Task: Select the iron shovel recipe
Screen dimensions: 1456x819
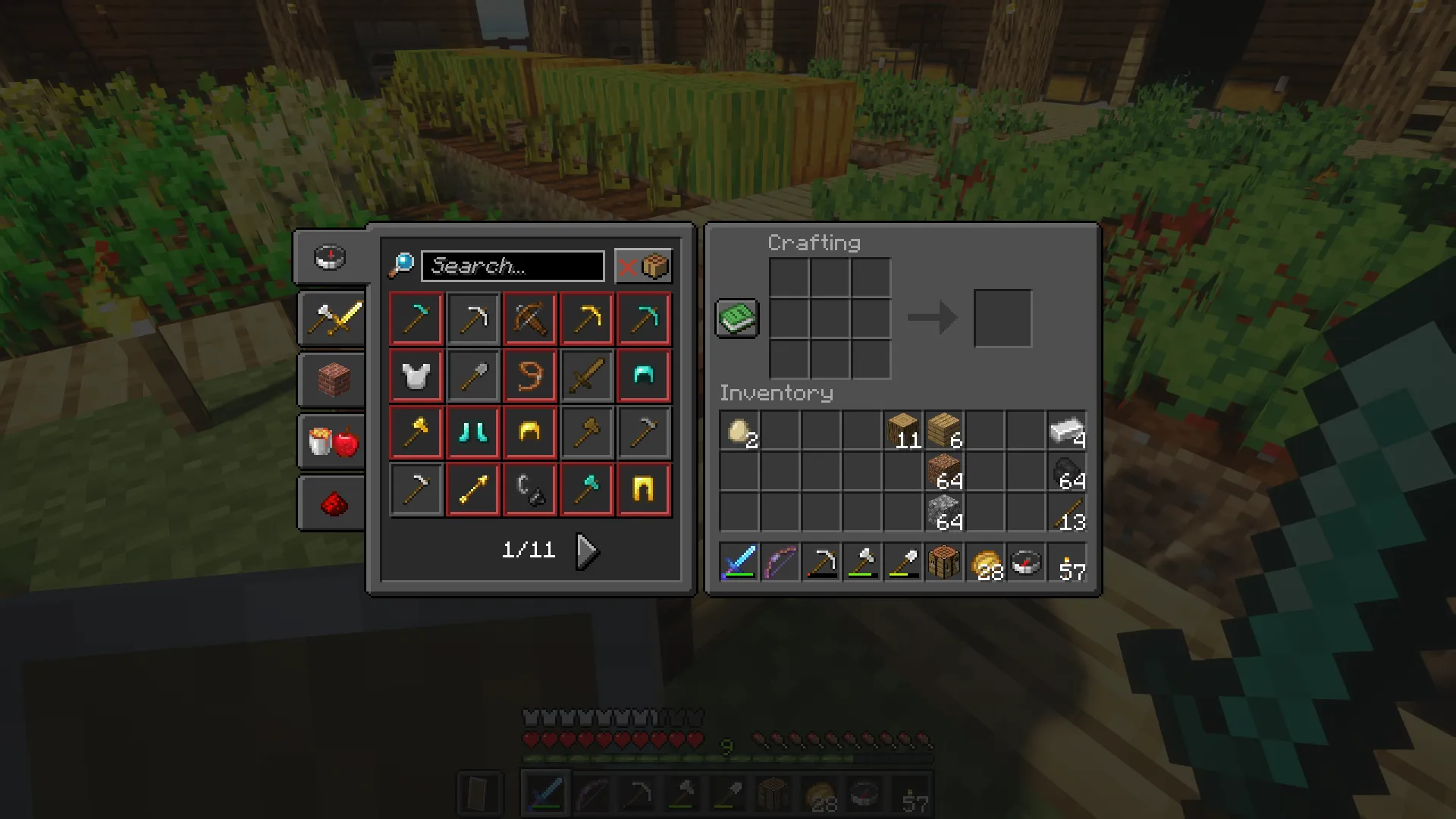Action: pyautogui.click(x=472, y=375)
